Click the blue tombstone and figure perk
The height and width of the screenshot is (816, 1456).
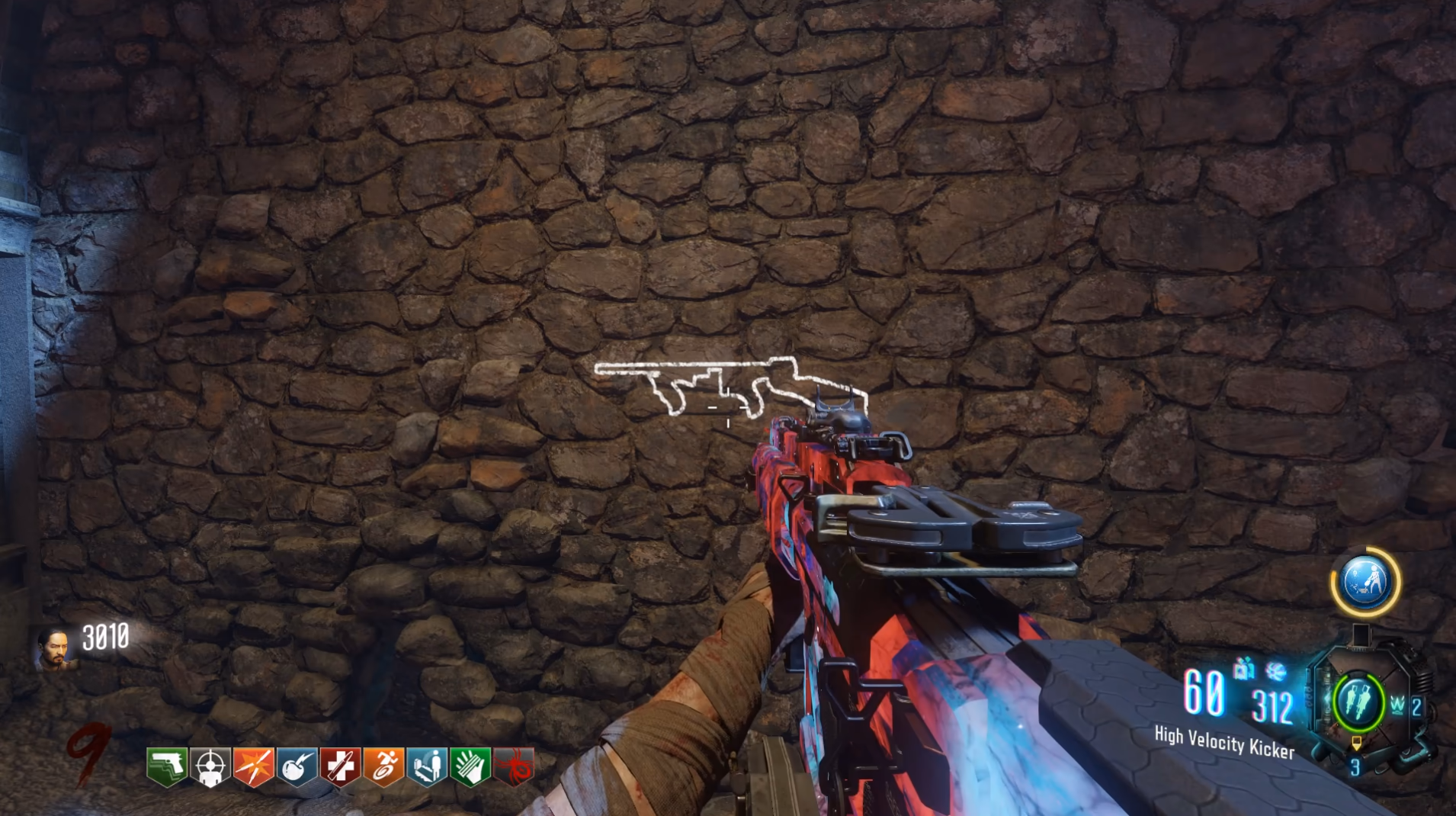pyautogui.click(x=427, y=766)
